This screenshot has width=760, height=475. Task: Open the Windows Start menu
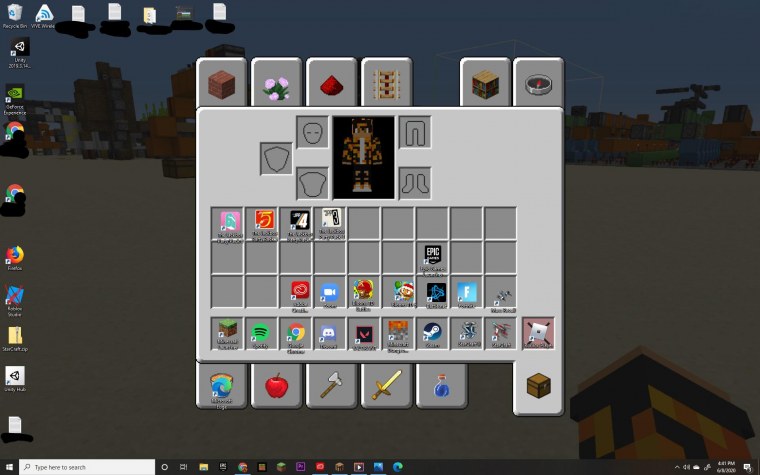point(9,467)
